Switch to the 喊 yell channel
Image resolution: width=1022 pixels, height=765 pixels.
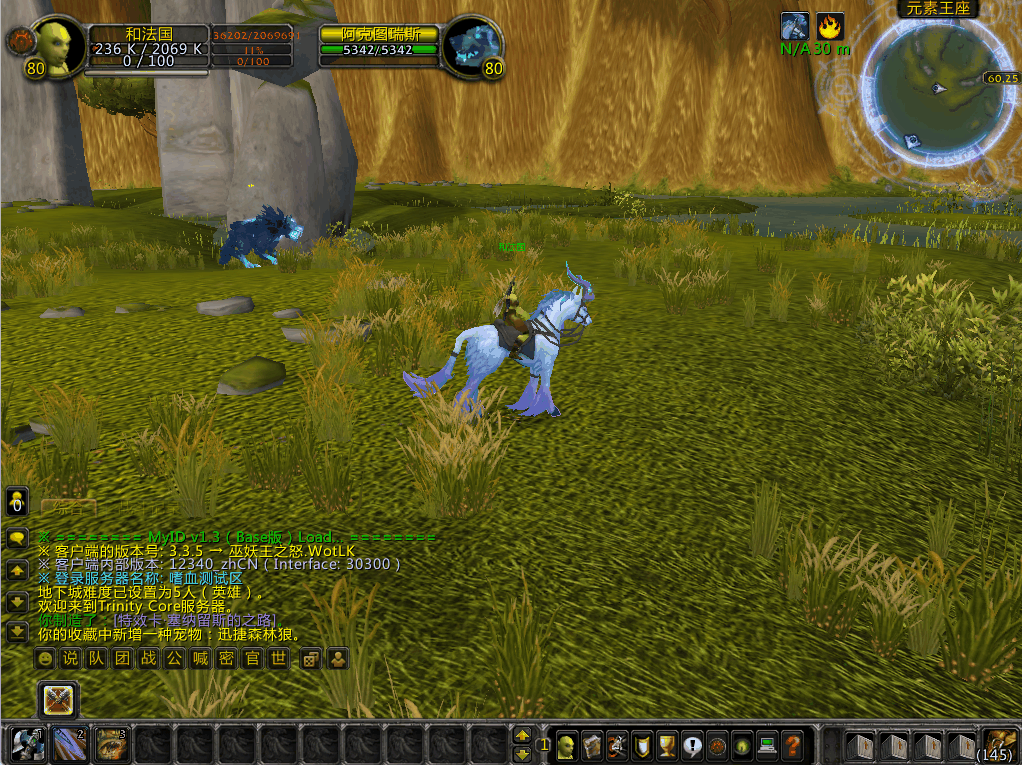pyautogui.click(x=201, y=659)
